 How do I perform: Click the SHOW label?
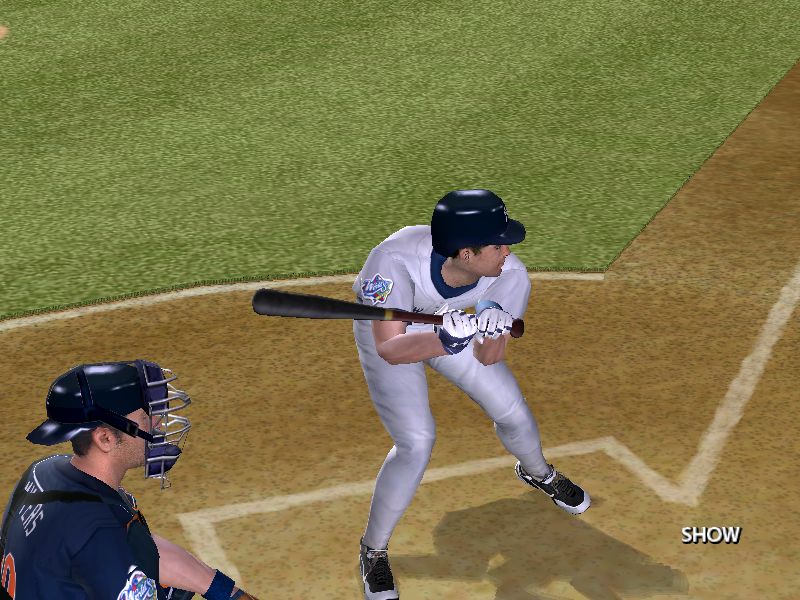tap(711, 535)
